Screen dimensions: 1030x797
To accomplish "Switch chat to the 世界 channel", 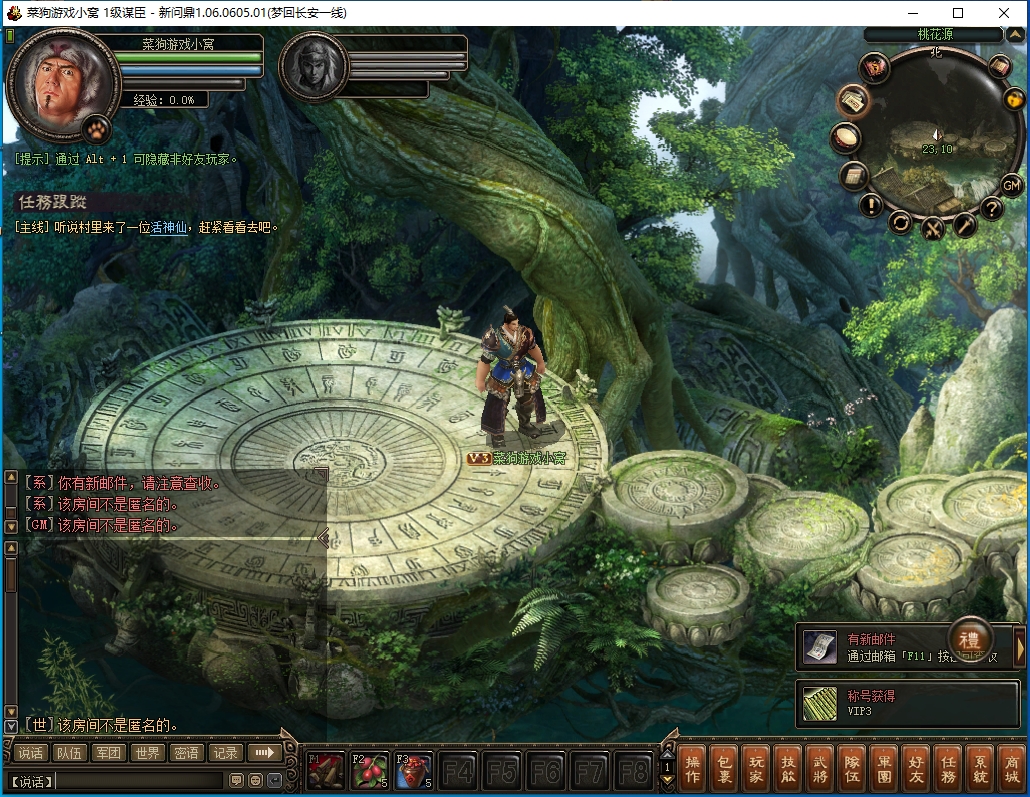I will coord(148,753).
